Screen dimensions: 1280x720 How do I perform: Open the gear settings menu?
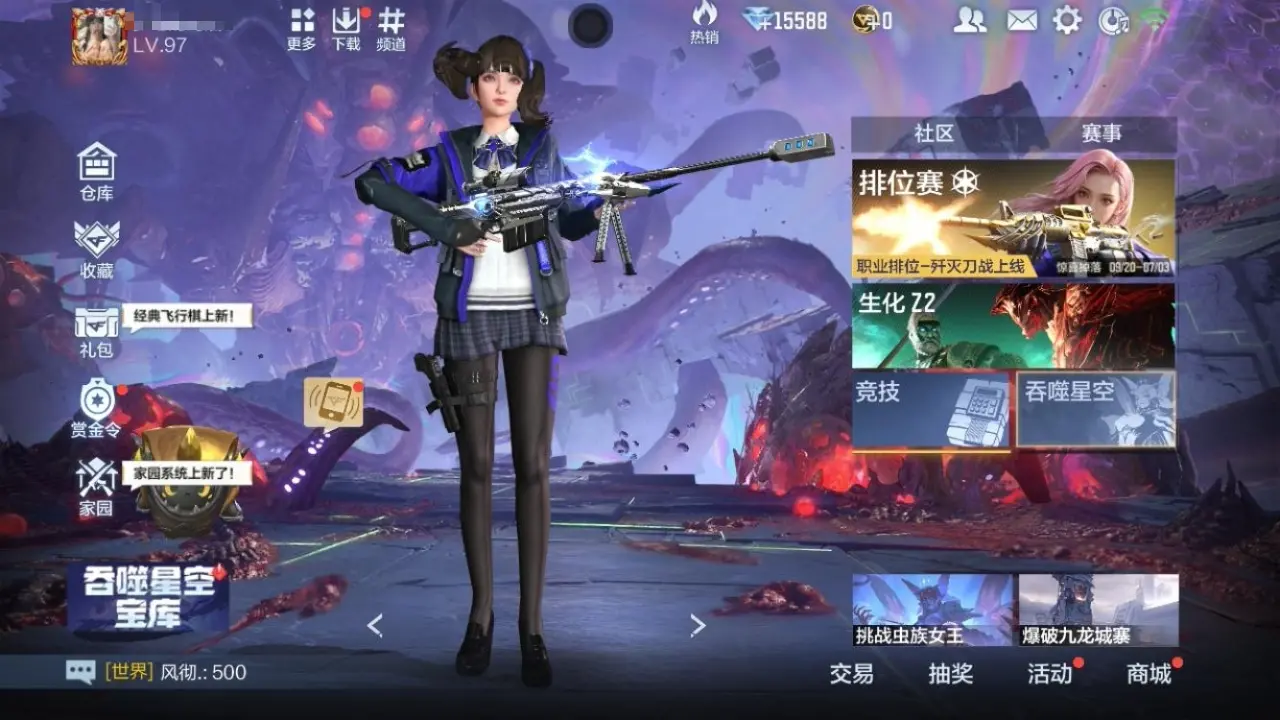[1067, 20]
